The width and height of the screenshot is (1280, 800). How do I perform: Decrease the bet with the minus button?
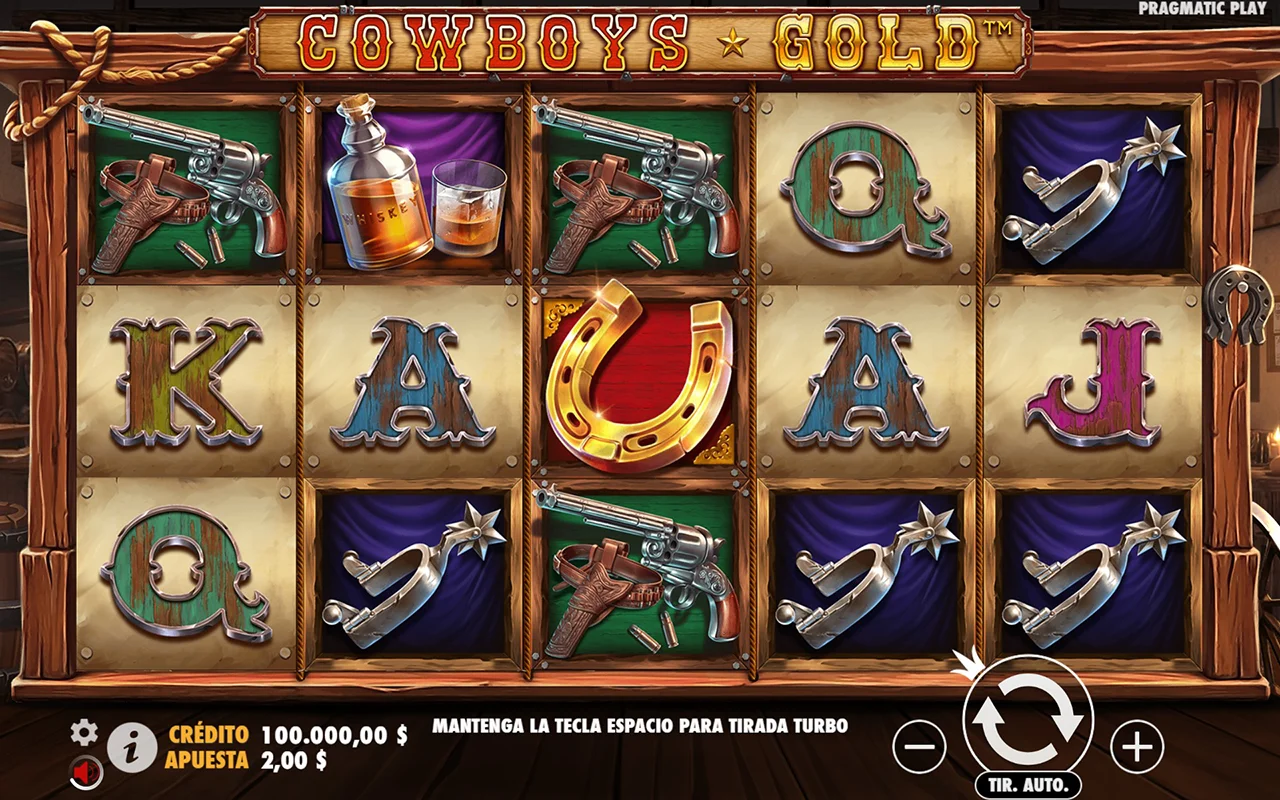click(918, 746)
